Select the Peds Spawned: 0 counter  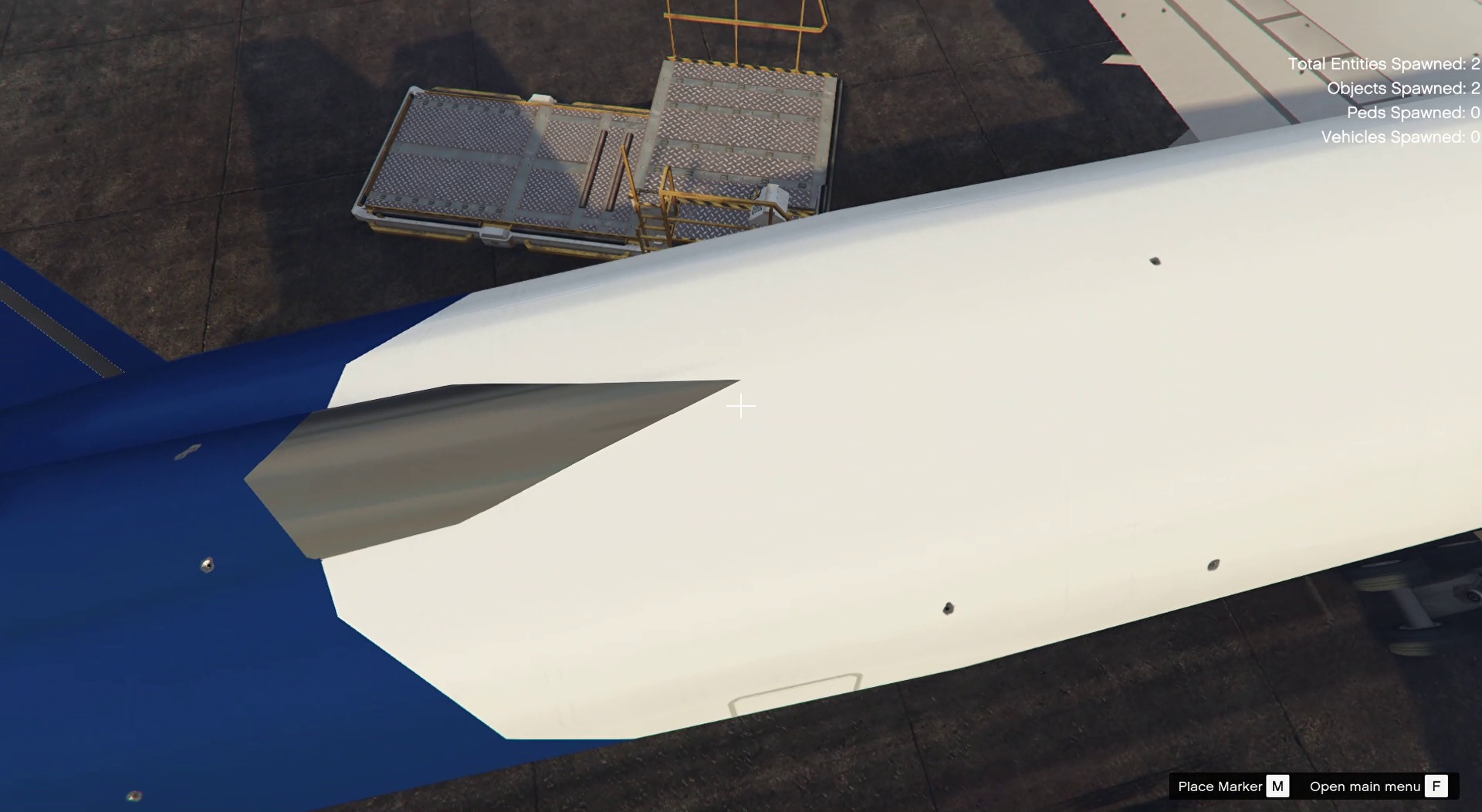point(1413,113)
